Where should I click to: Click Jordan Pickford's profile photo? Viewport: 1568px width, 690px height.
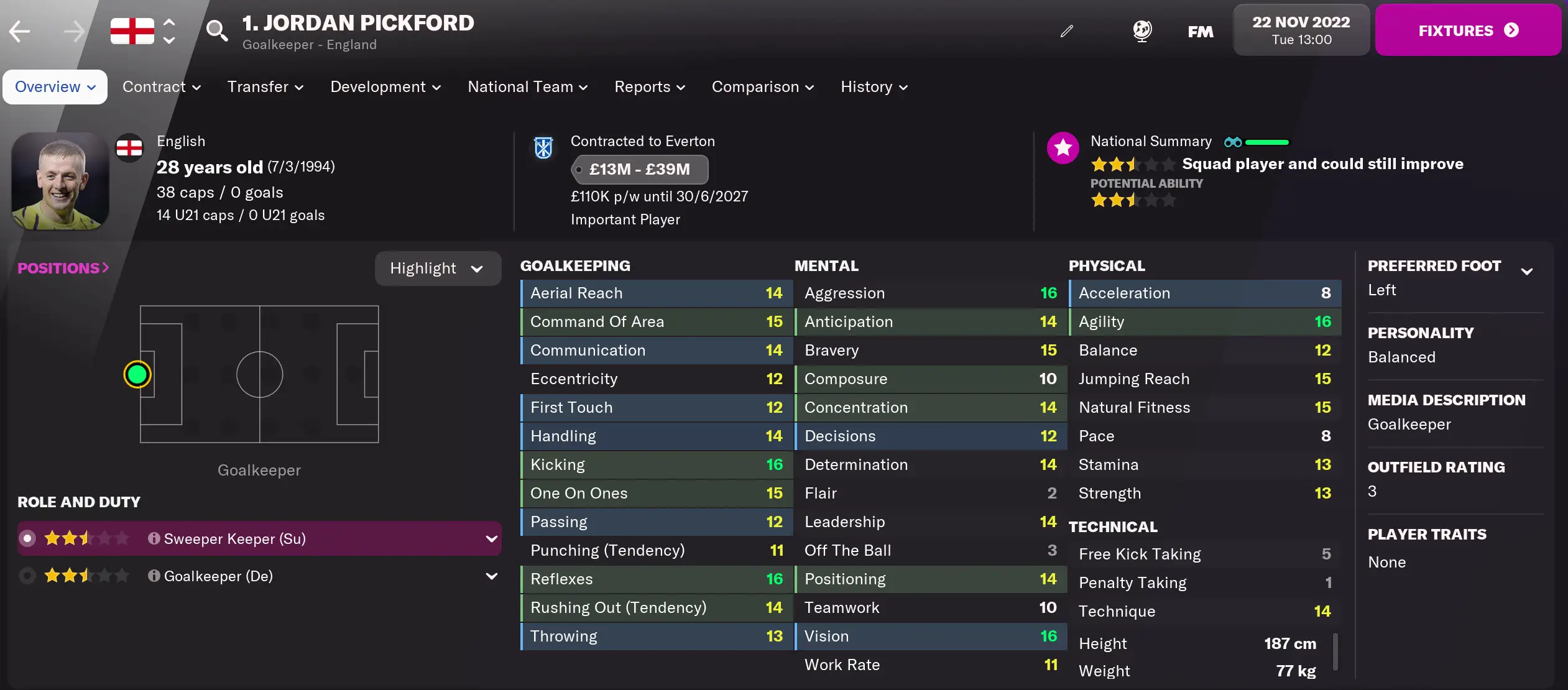pos(59,181)
